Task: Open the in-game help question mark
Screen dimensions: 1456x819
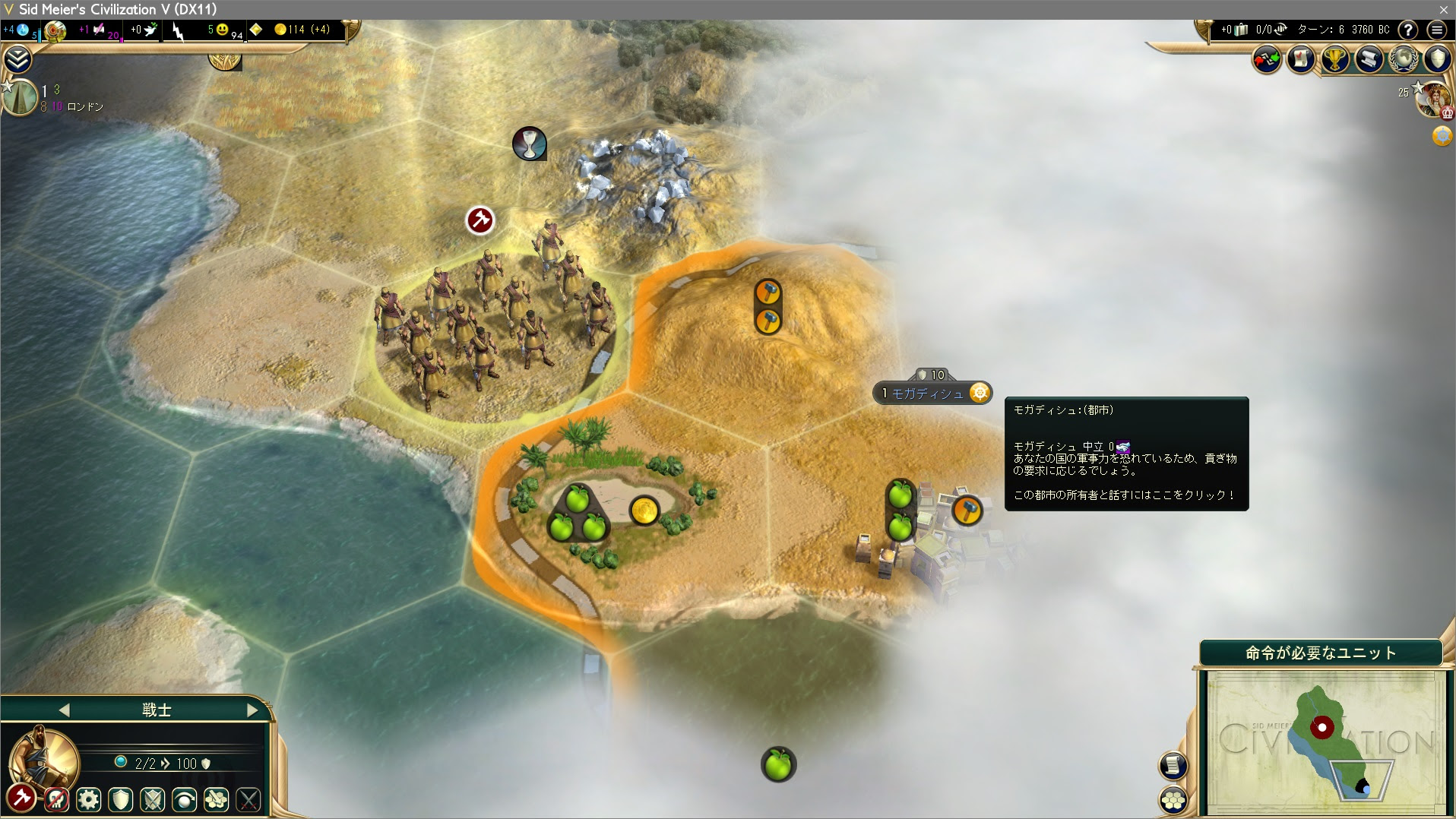Action: tap(1410, 30)
